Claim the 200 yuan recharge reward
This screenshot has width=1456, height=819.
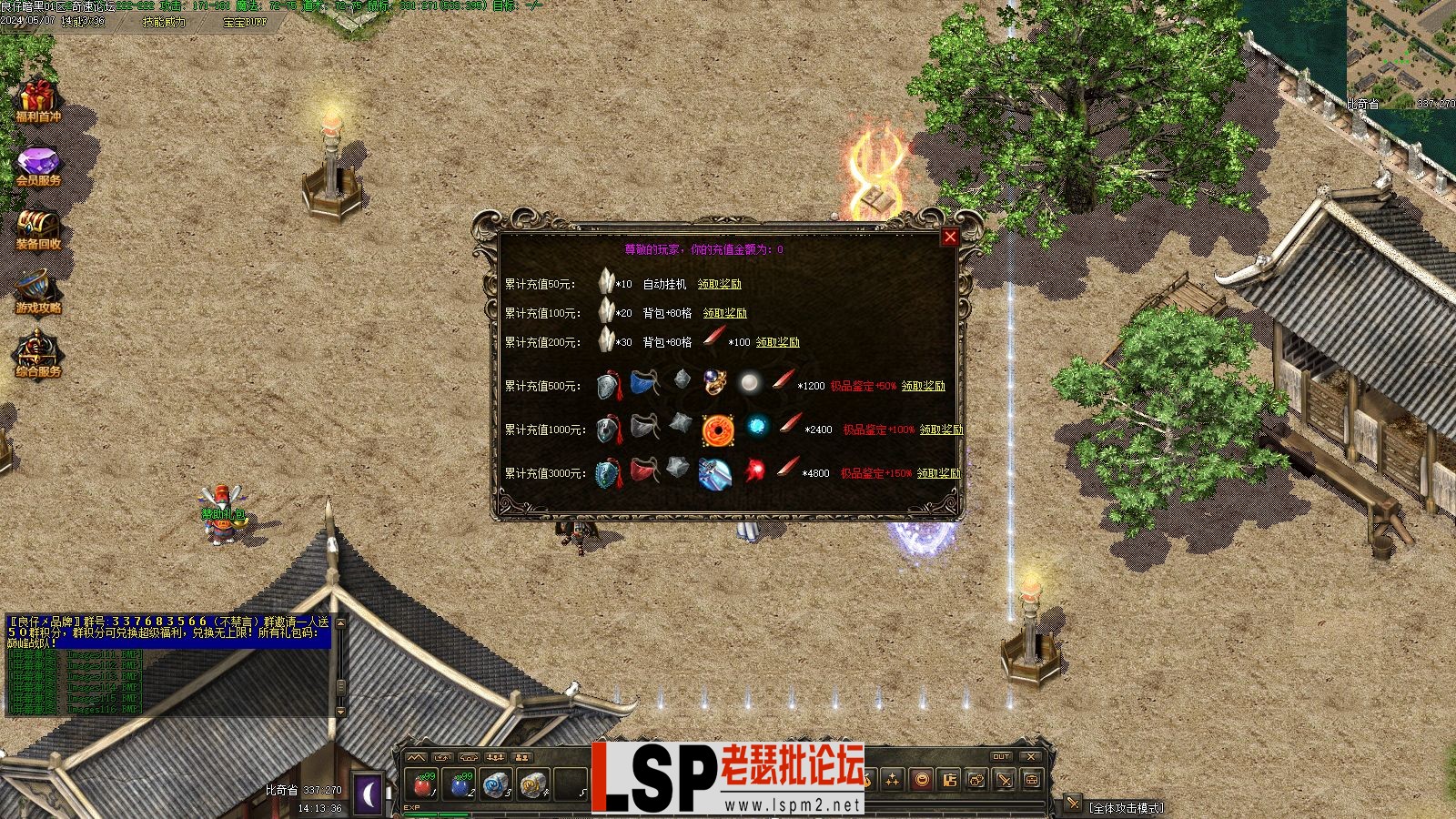point(777,342)
